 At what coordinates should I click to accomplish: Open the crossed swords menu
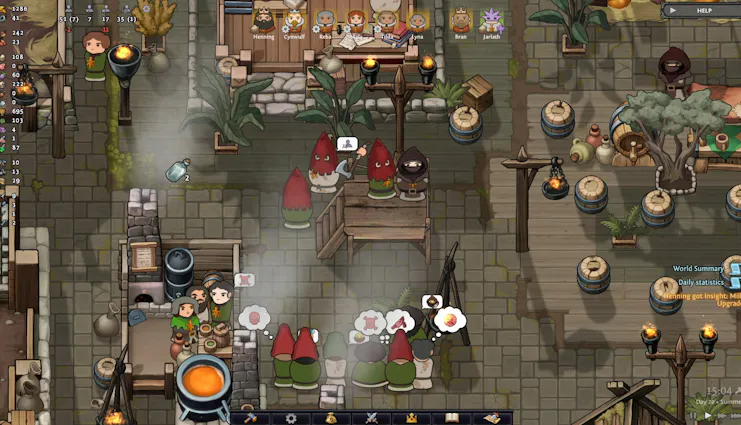371,418
